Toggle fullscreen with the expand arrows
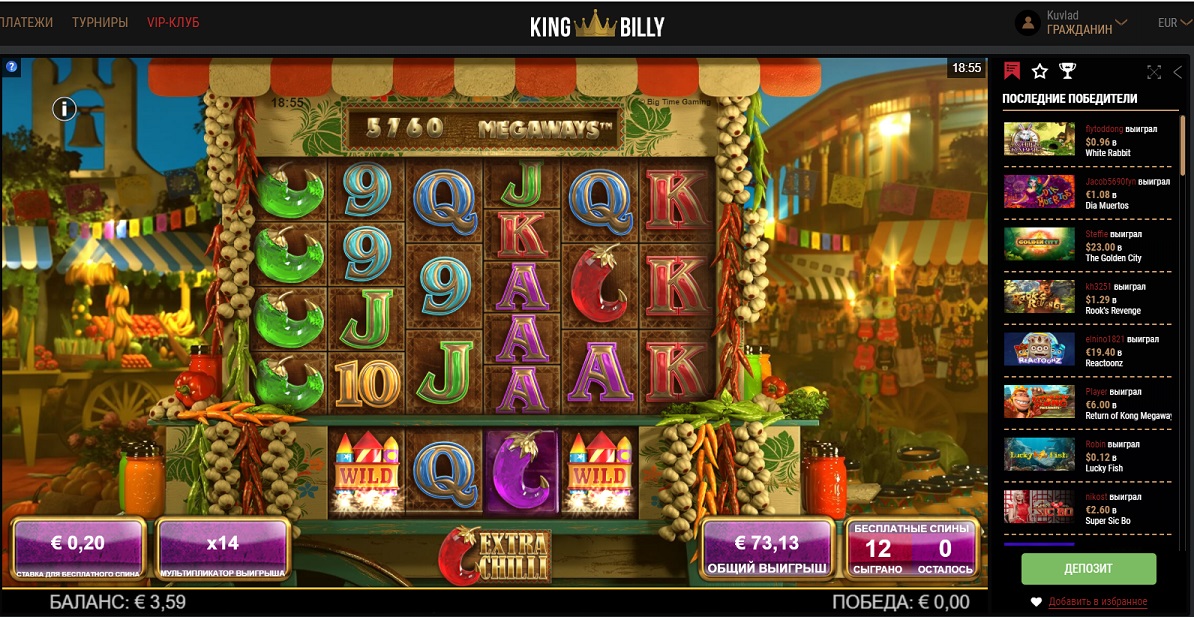The image size is (1194, 617). [1154, 72]
